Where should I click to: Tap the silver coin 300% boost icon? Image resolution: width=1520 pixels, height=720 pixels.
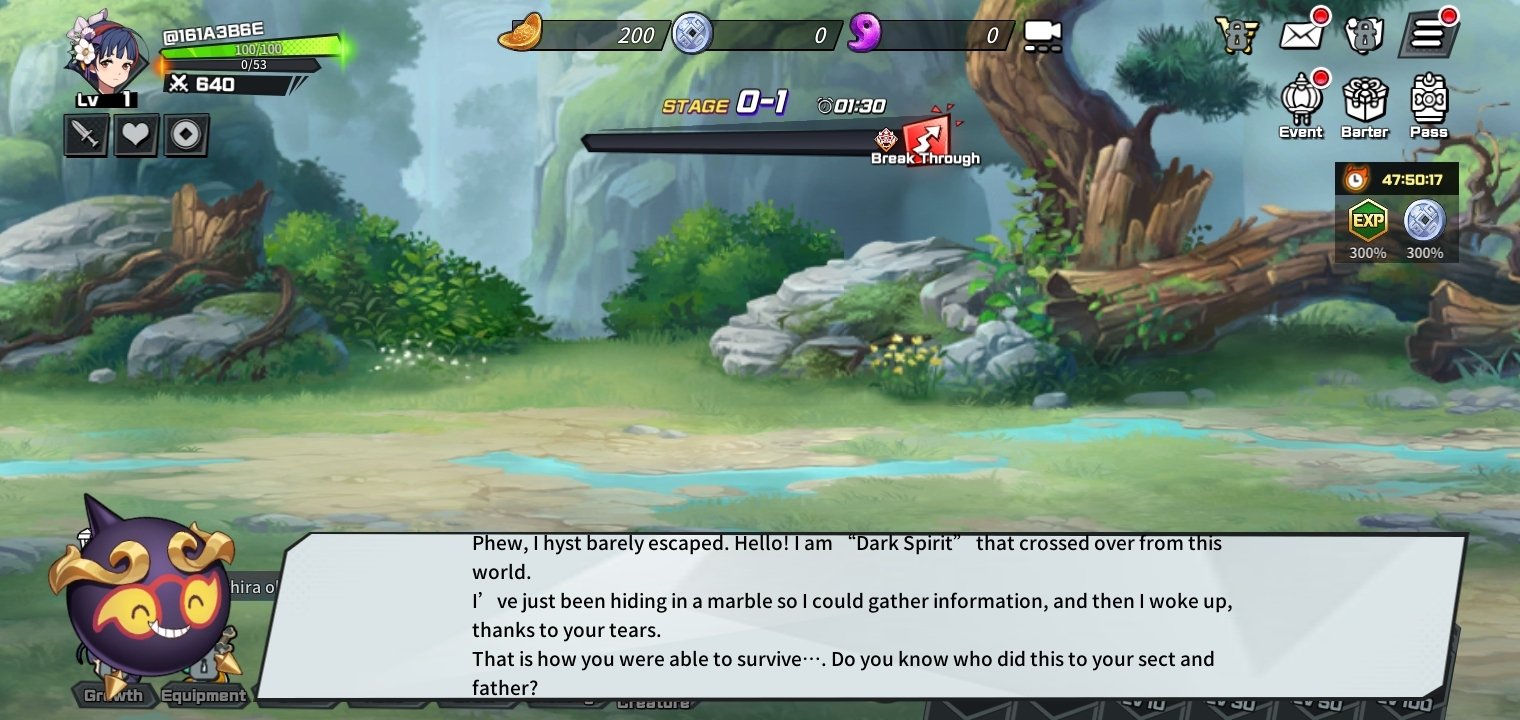[1425, 221]
